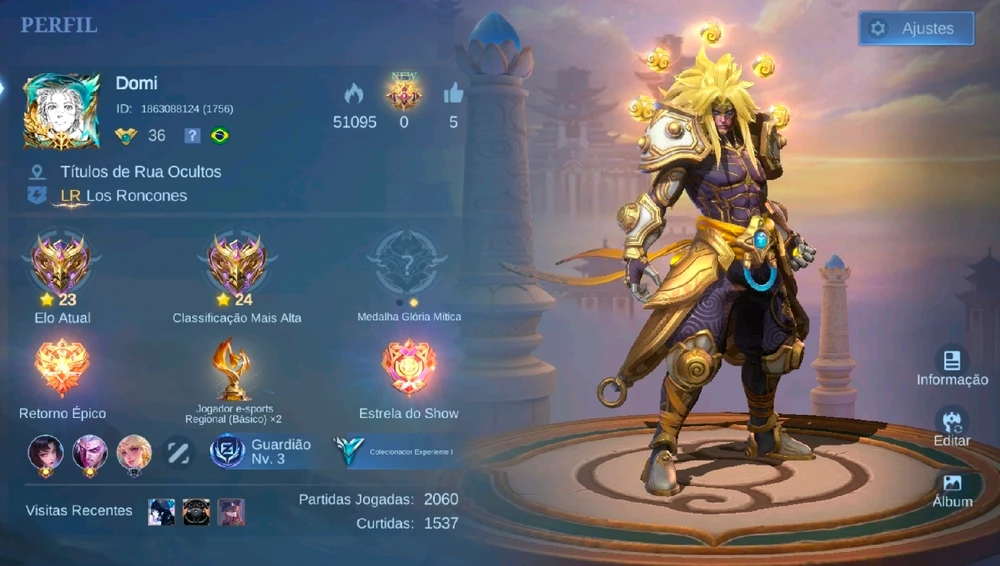View the Colecionador Experiente I title
1000x566 pixels.
[x=395, y=452]
